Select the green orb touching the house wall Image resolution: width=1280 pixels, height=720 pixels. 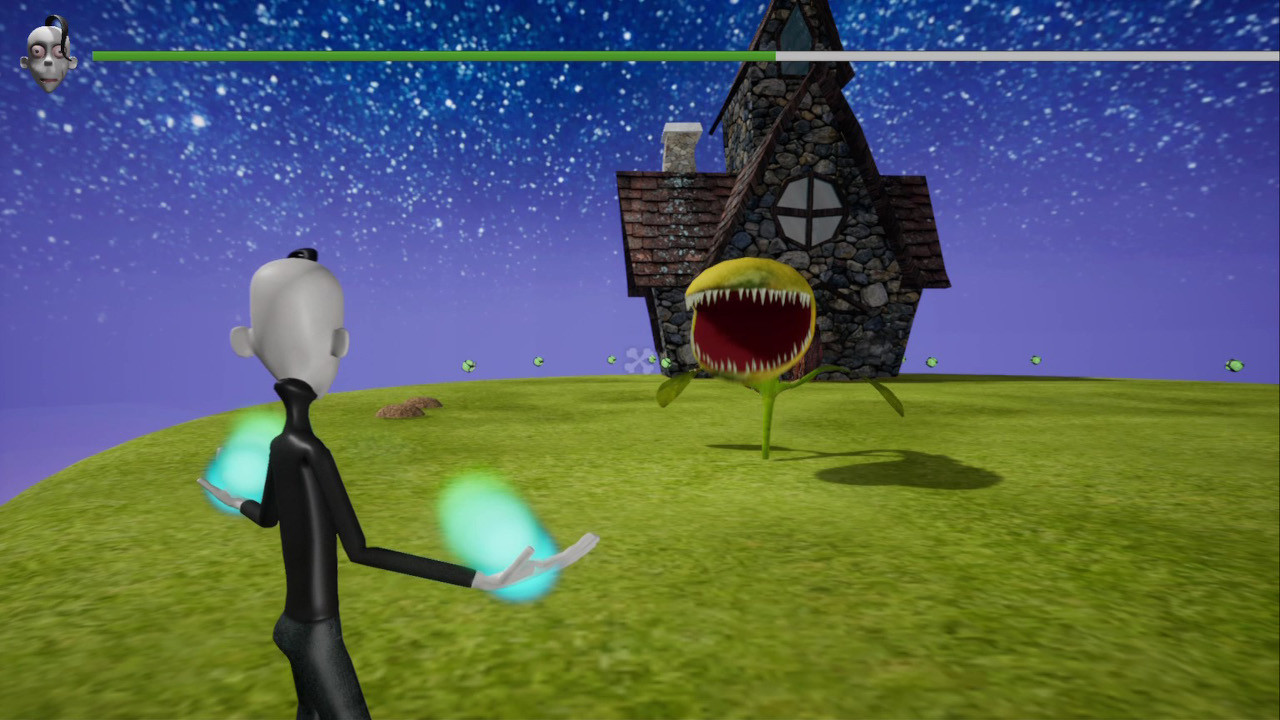click(x=666, y=363)
